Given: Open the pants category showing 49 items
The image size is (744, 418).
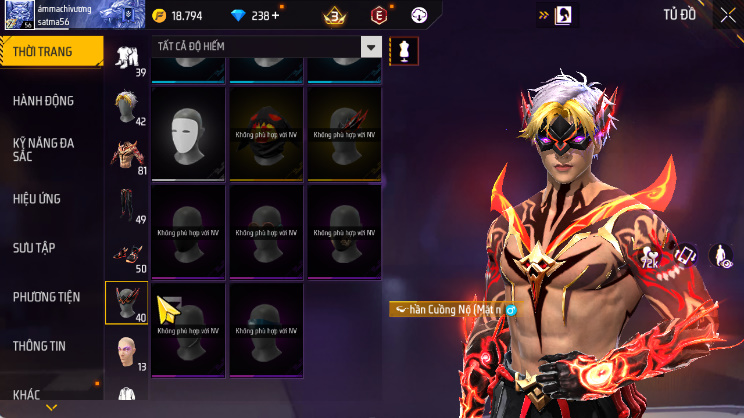Looking at the screenshot, I should click(126, 205).
